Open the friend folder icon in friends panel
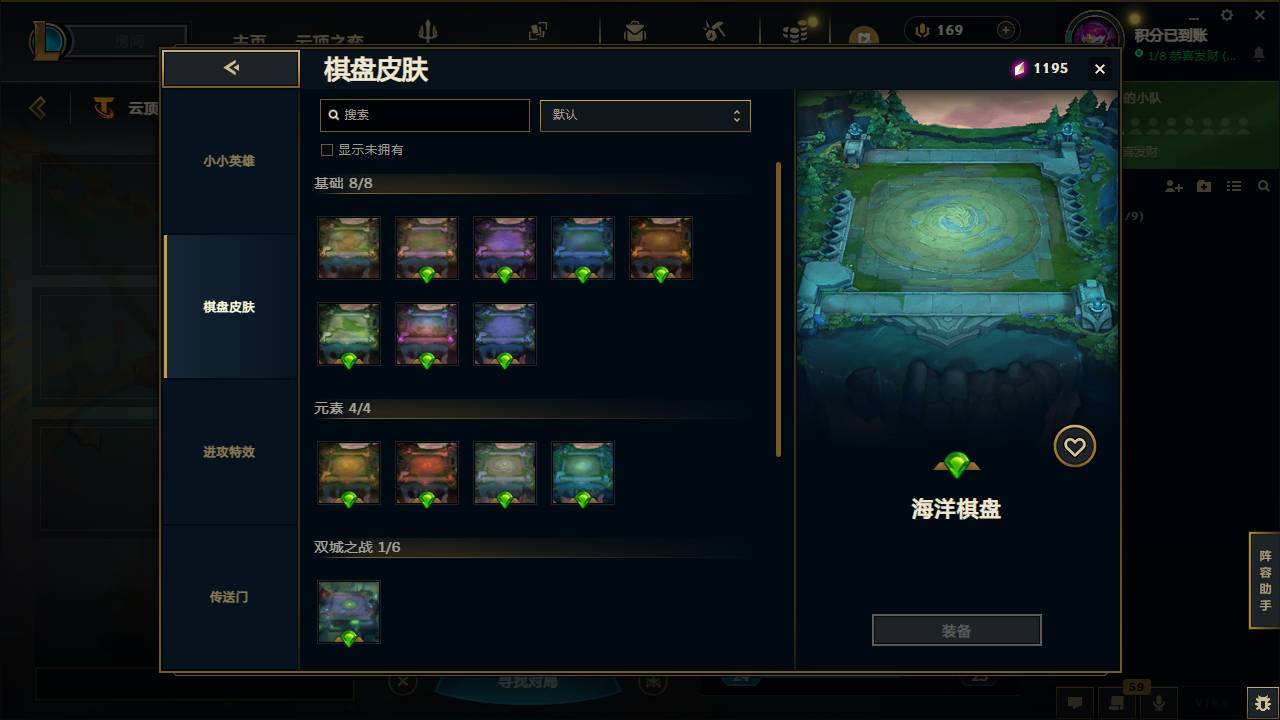This screenshot has height=720, width=1280. pos(1203,186)
